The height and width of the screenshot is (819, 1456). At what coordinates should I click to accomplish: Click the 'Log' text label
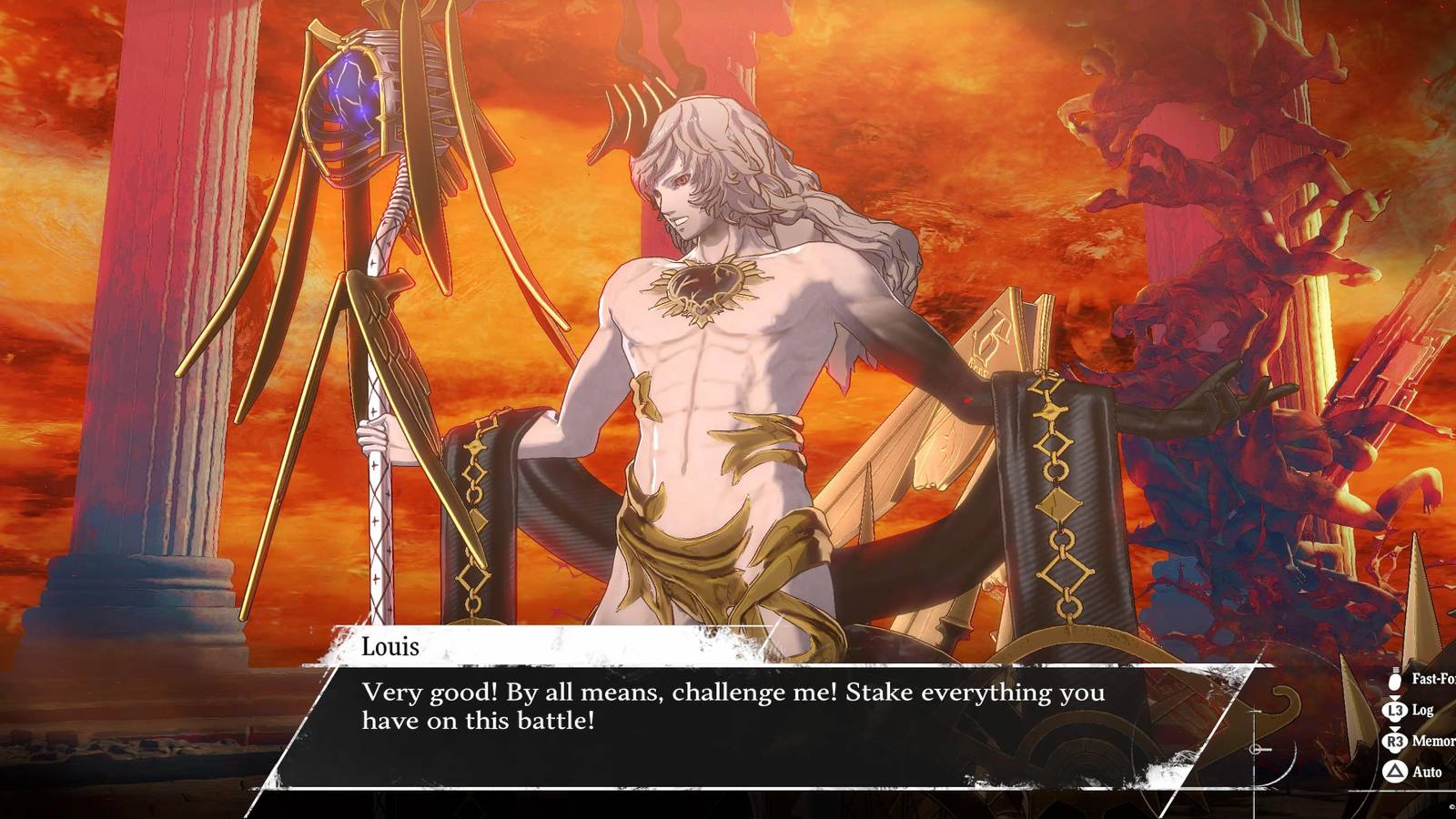click(x=1422, y=709)
